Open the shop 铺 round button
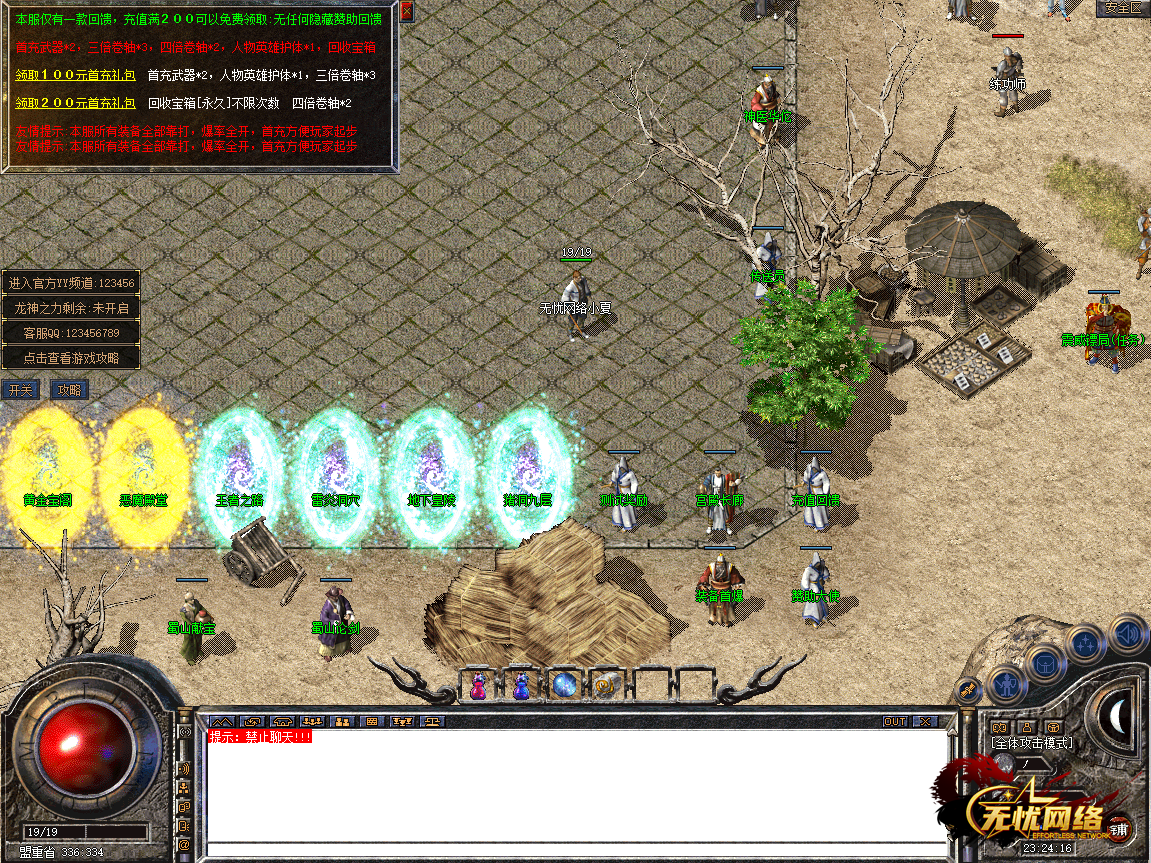The height and width of the screenshot is (863, 1151). [x=1120, y=829]
